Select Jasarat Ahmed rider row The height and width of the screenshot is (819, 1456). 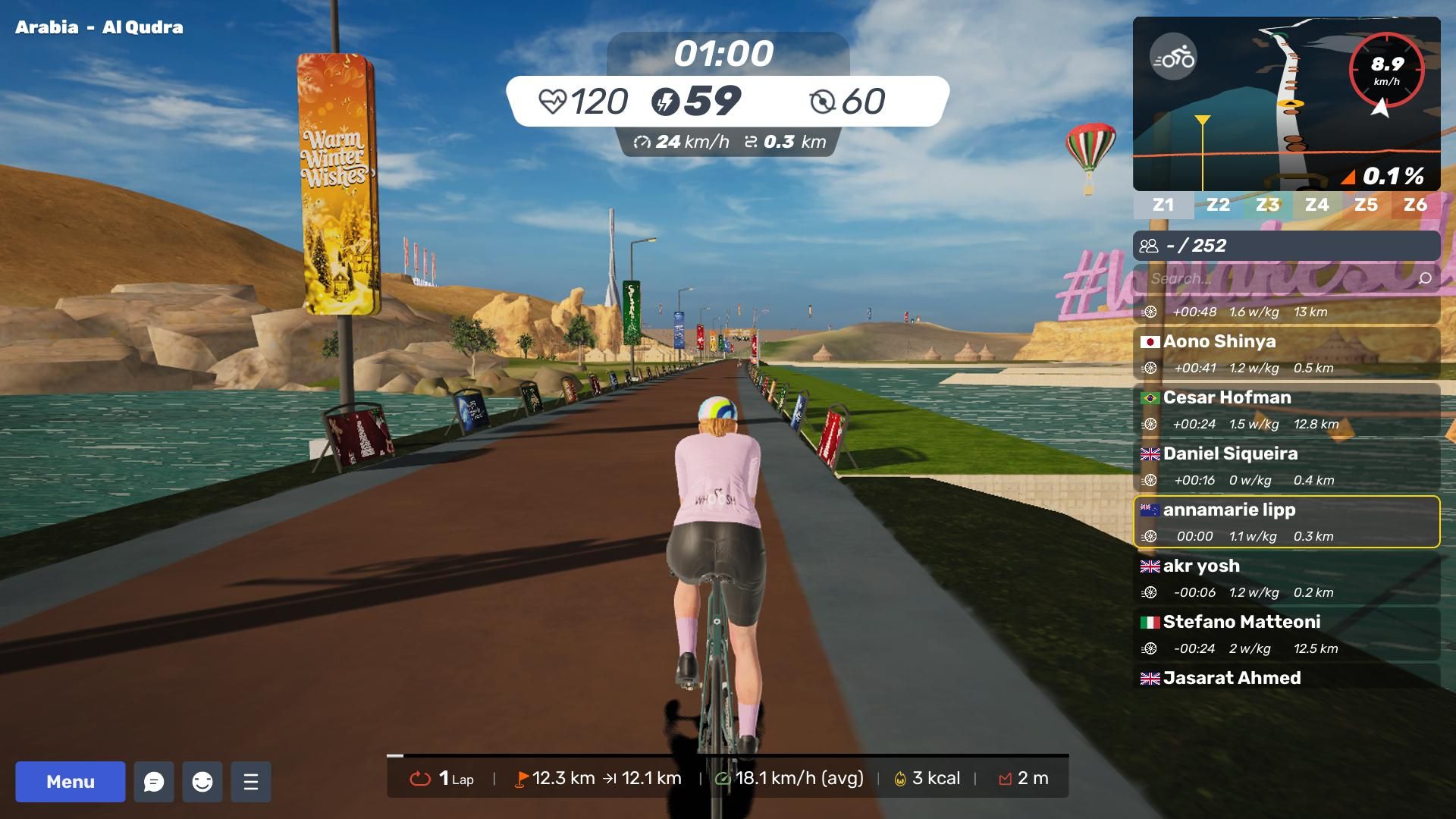click(1286, 678)
